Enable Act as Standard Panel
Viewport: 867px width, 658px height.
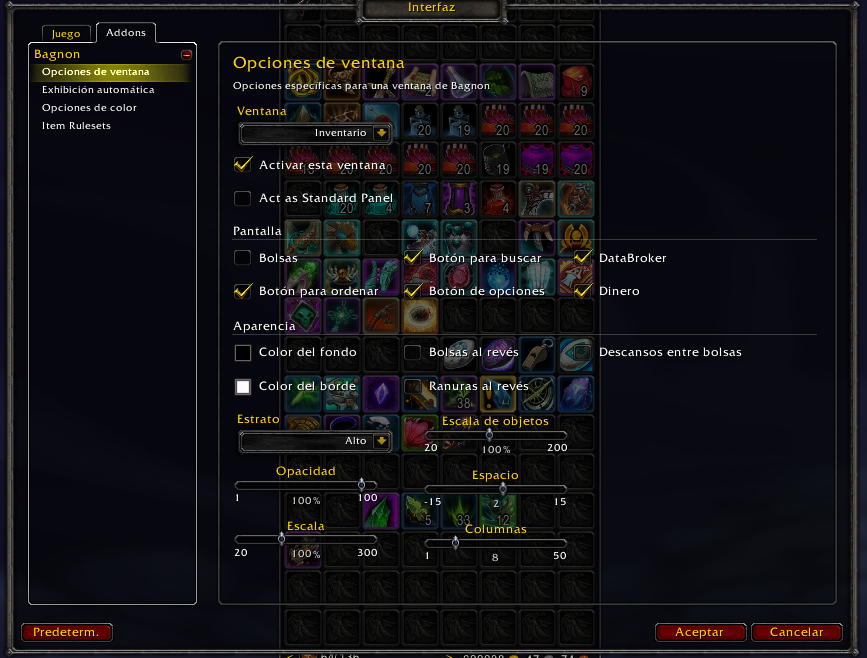coord(242,198)
